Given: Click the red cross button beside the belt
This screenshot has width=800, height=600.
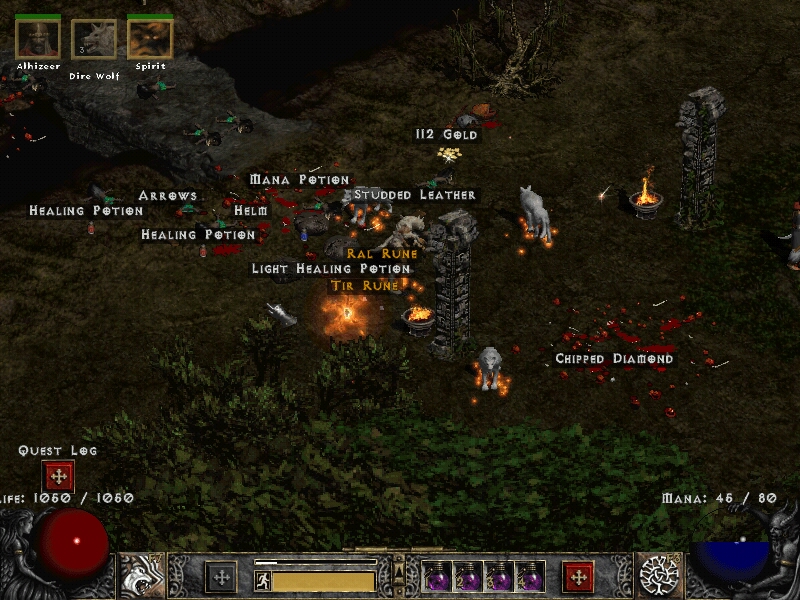Looking at the screenshot, I should [578, 577].
